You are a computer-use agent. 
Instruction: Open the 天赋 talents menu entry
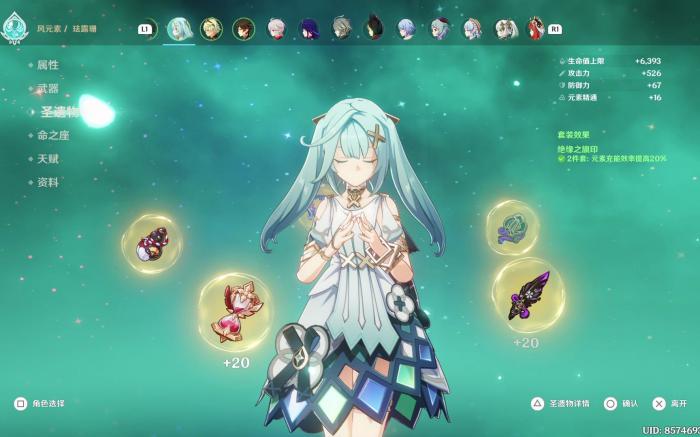pos(48,159)
